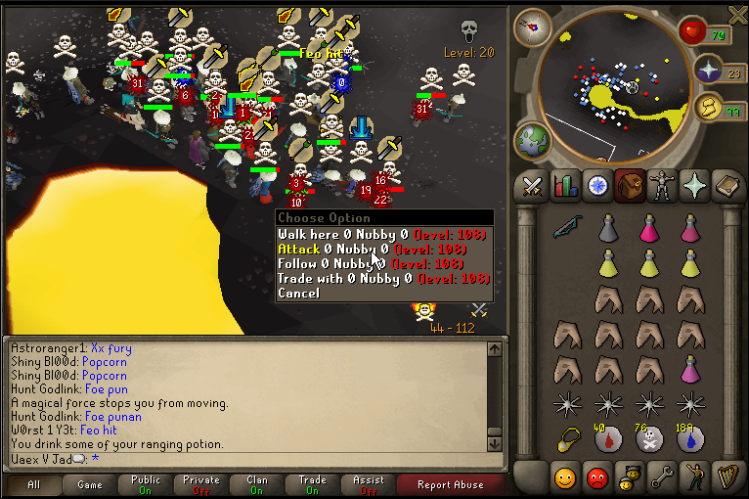The width and height of the screenshot is (749, 499).
Task: Open the world map globe icon
Action: click(x=532, y=140)
